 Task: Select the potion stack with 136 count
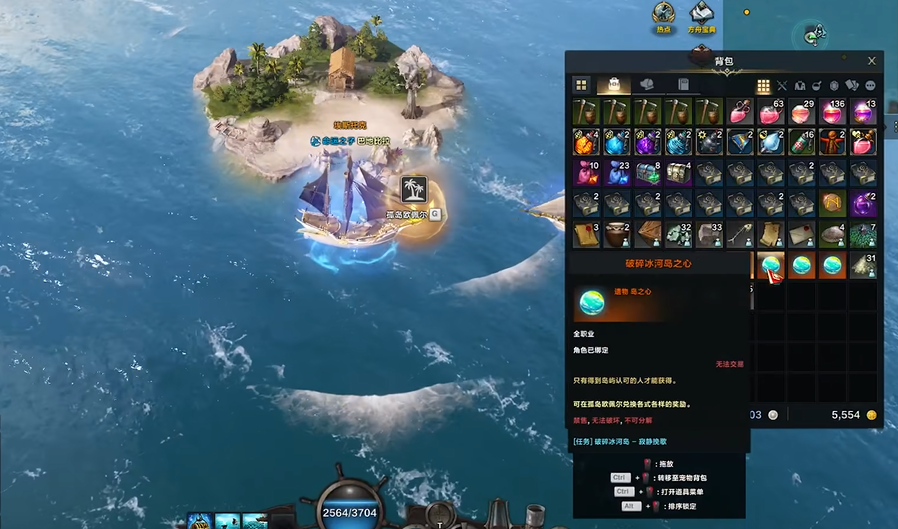tap(832, 111)
